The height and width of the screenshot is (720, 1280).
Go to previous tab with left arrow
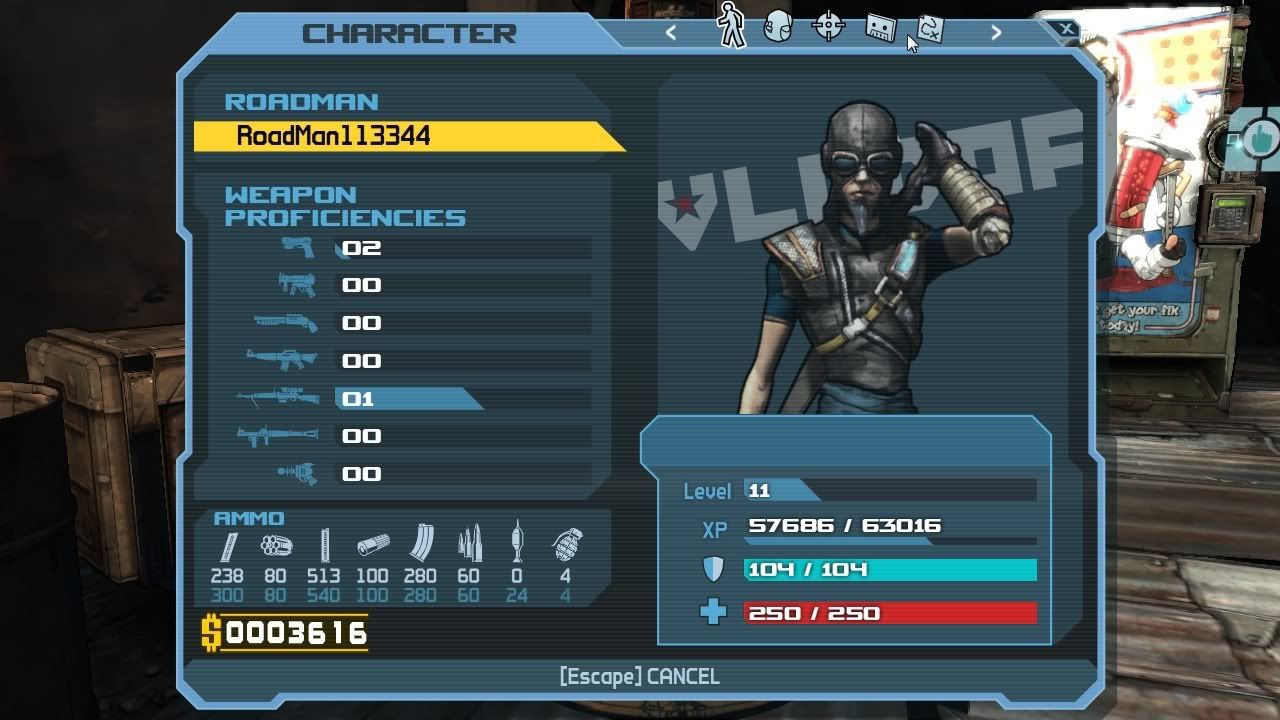(x=671, y=32)
